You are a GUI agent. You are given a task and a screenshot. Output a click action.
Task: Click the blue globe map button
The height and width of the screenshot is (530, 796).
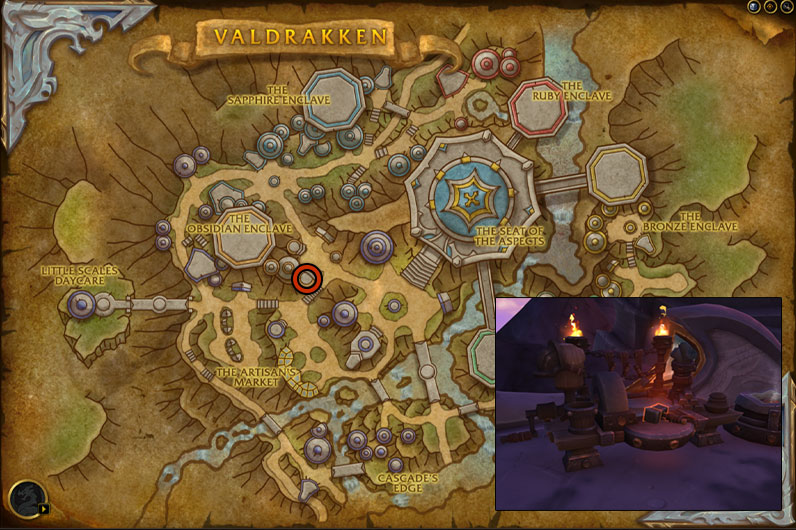pyautogui.click(x=754, y=6)
